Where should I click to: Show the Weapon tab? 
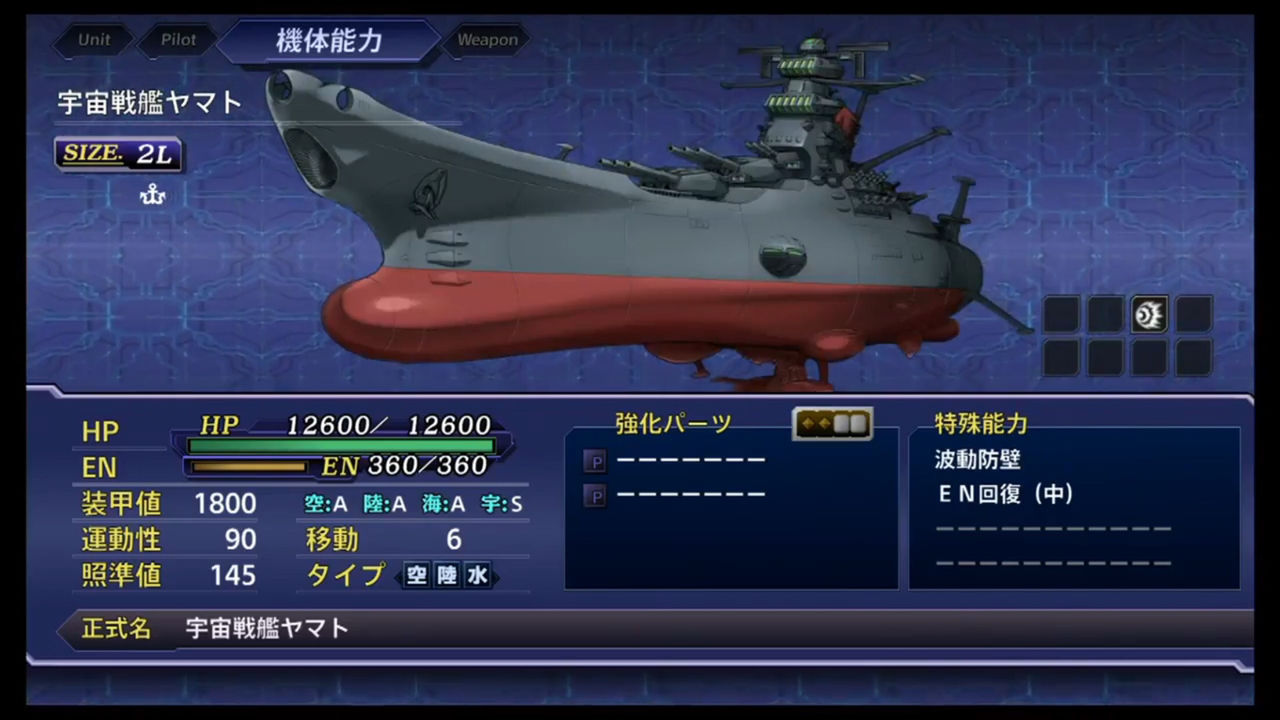(488, 41)
